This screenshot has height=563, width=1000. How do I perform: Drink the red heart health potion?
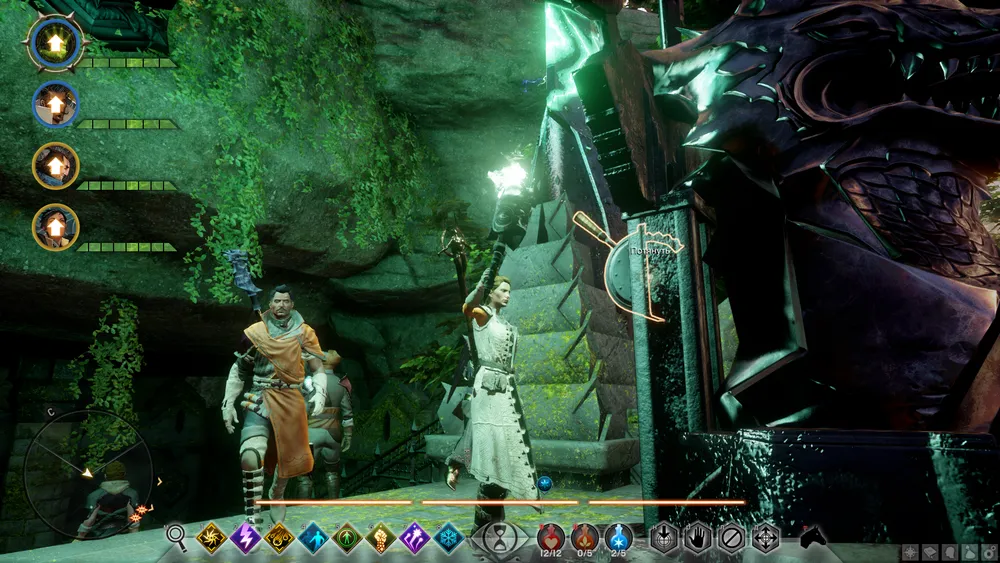[x=551, y=537]
